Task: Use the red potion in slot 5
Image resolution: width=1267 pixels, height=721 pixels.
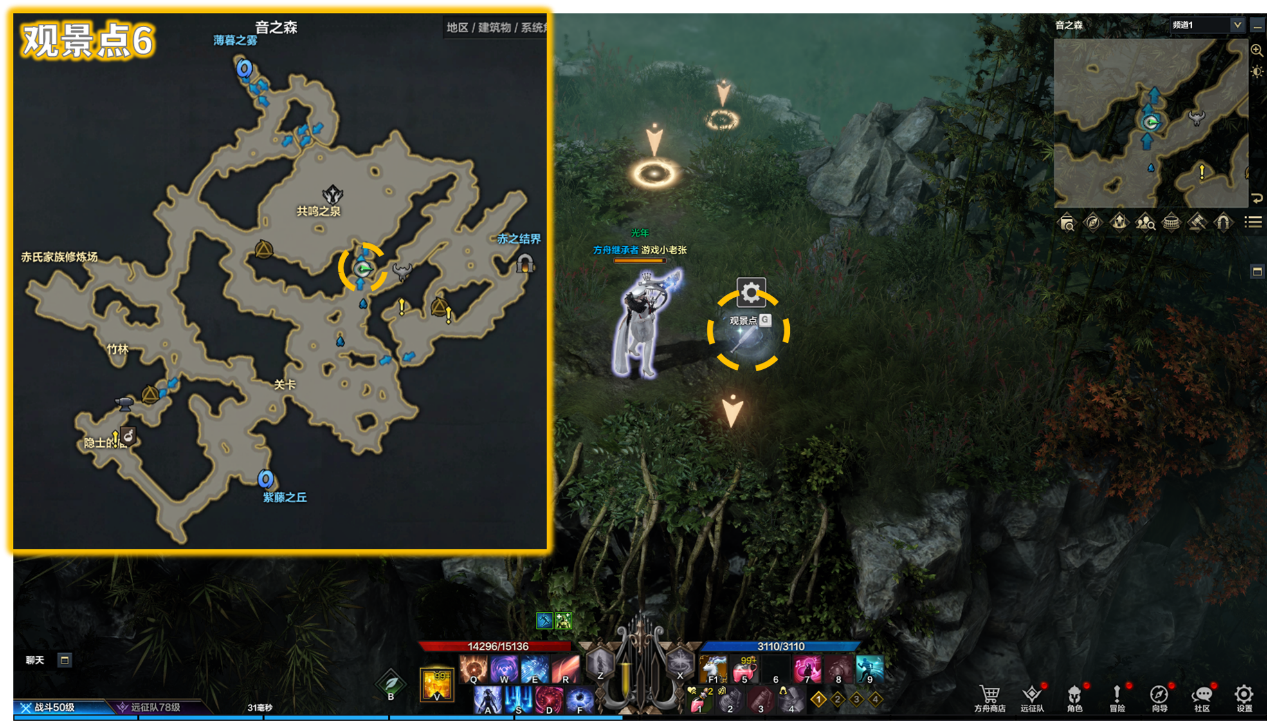Action: (744, 668)
